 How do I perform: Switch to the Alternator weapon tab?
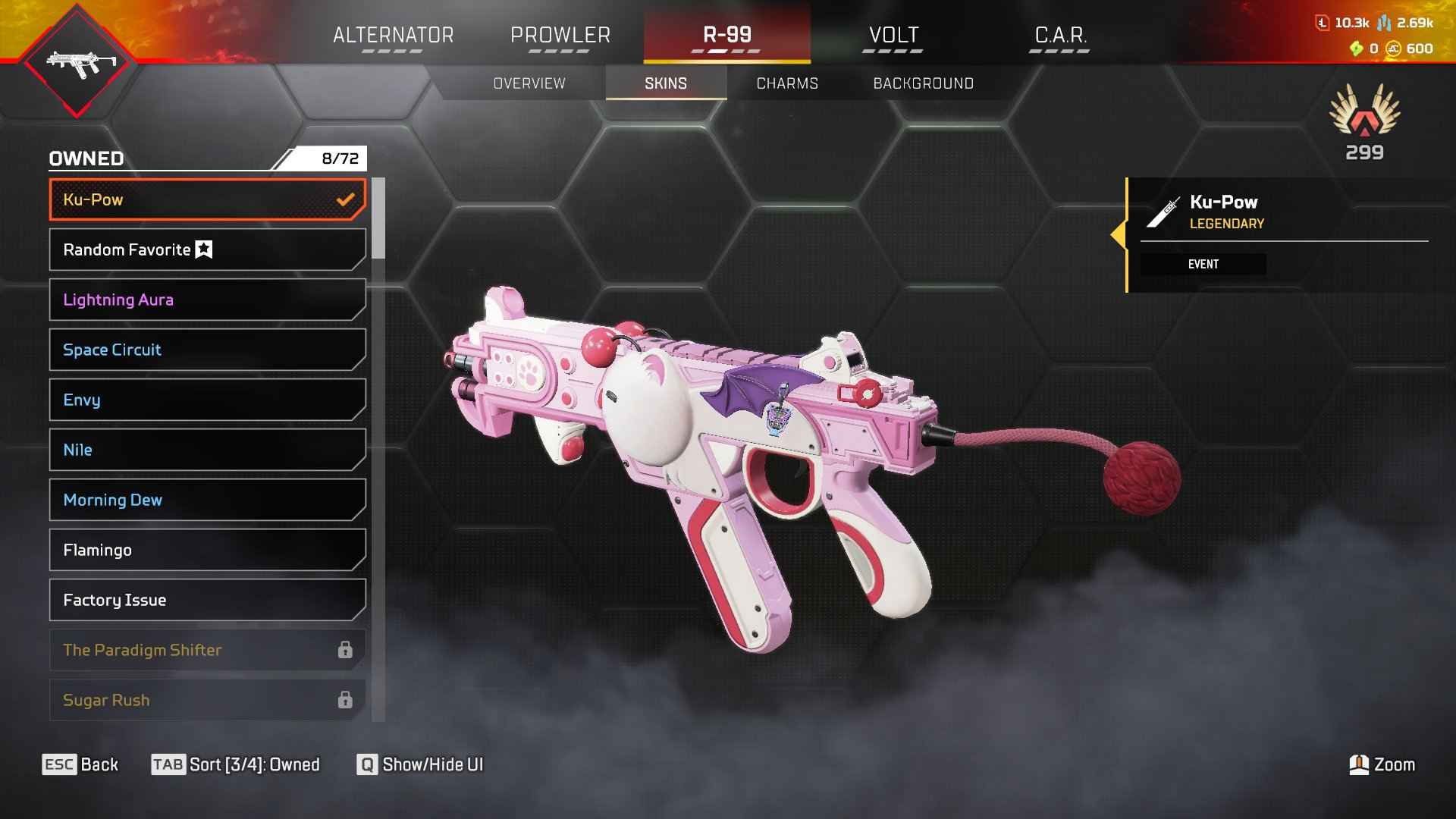pyautogui.click(x=393, y=36)
